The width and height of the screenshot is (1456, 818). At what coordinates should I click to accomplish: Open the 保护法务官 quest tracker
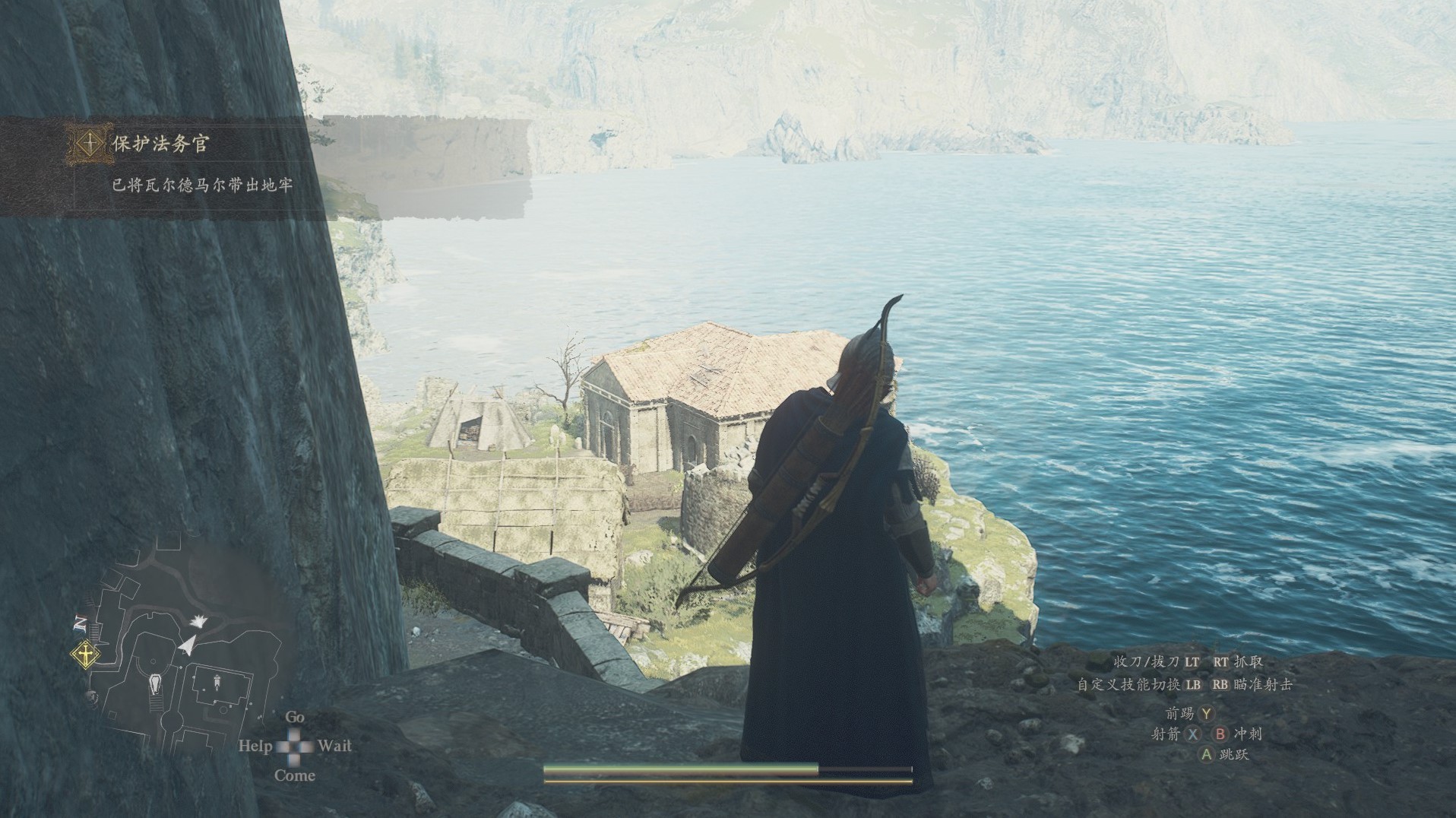click(x=160, y=144)
